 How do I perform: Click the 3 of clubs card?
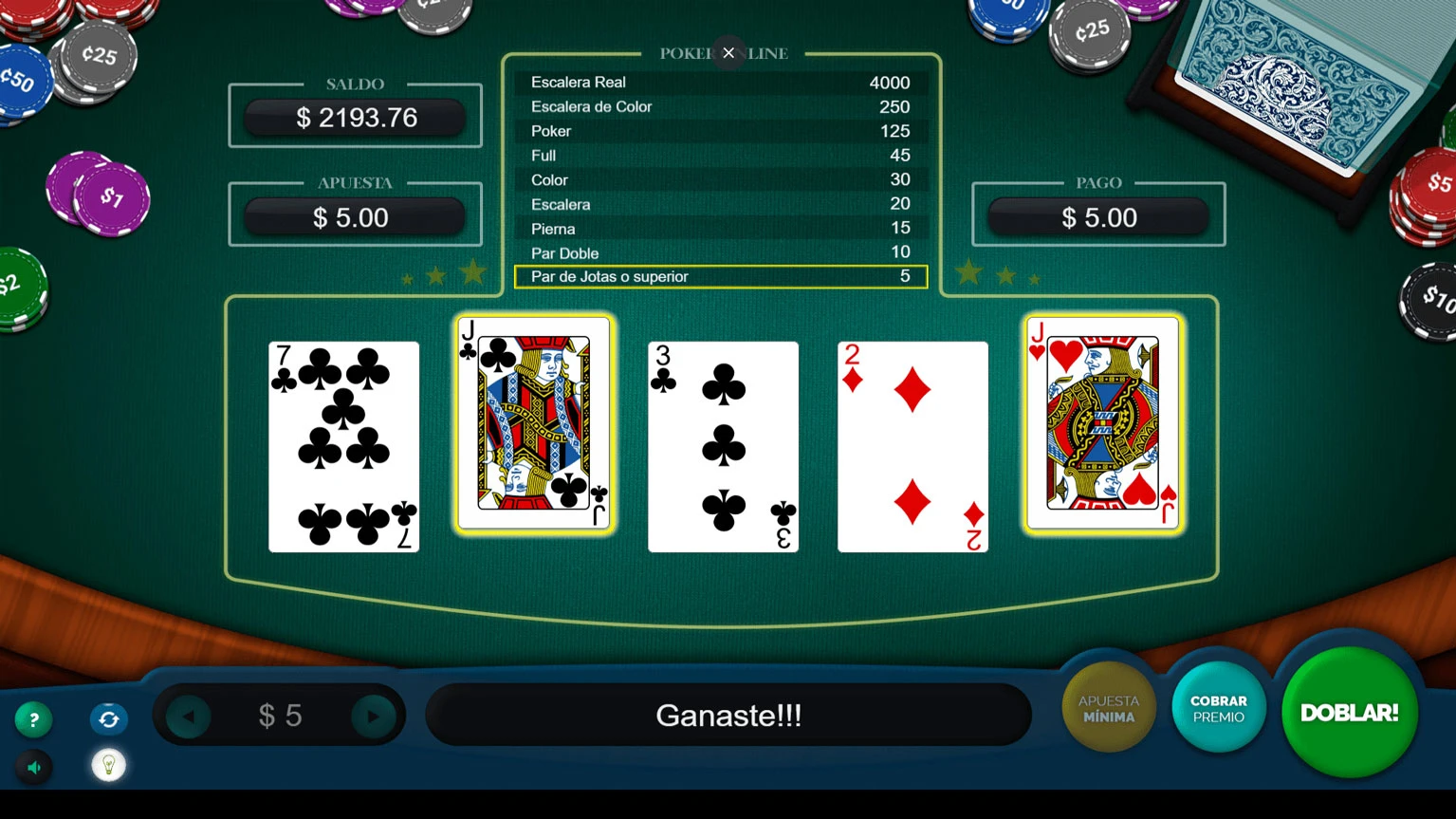(723, 446)
